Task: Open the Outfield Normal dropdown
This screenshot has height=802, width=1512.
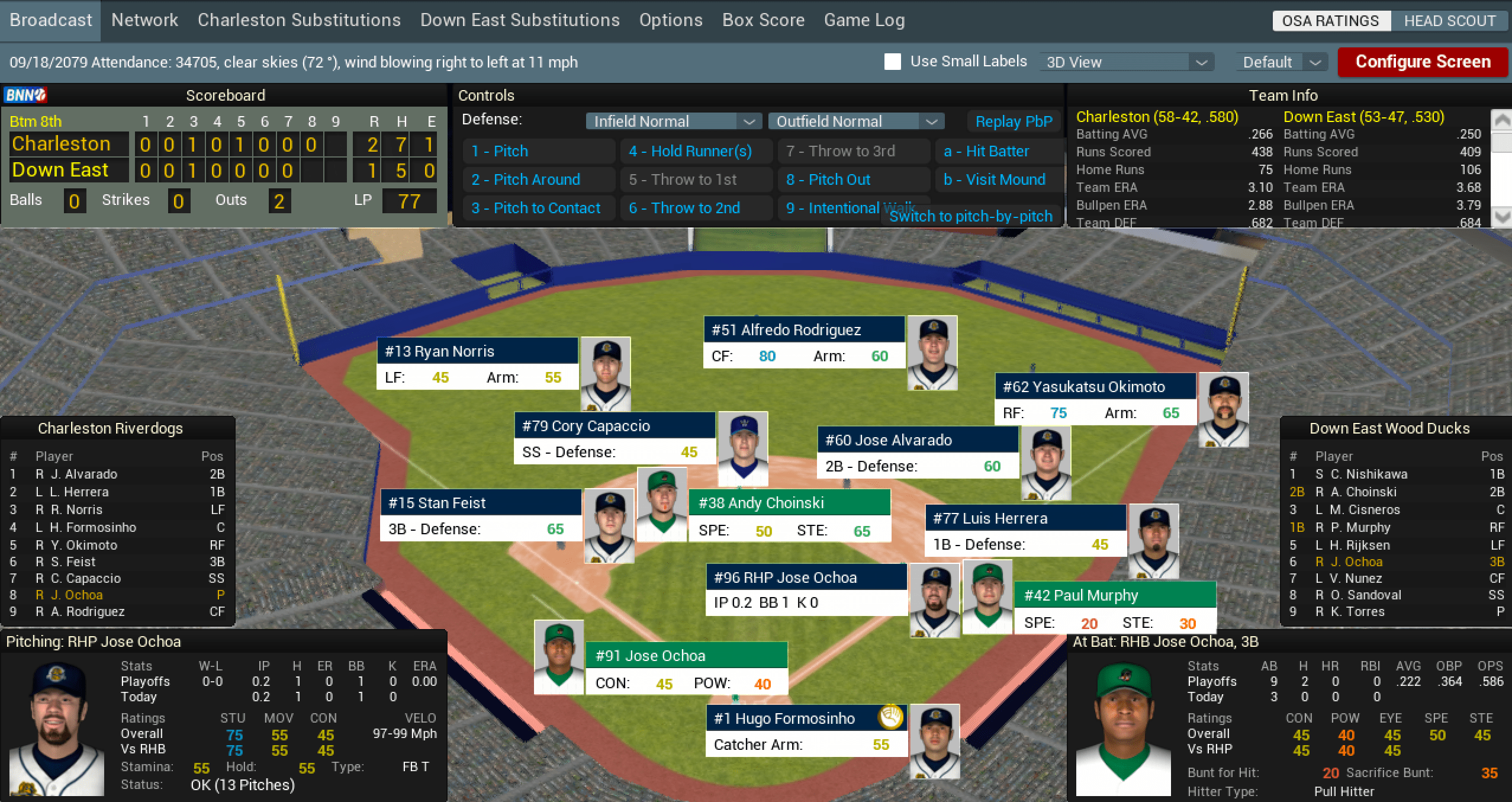Action: coord(856,121)
